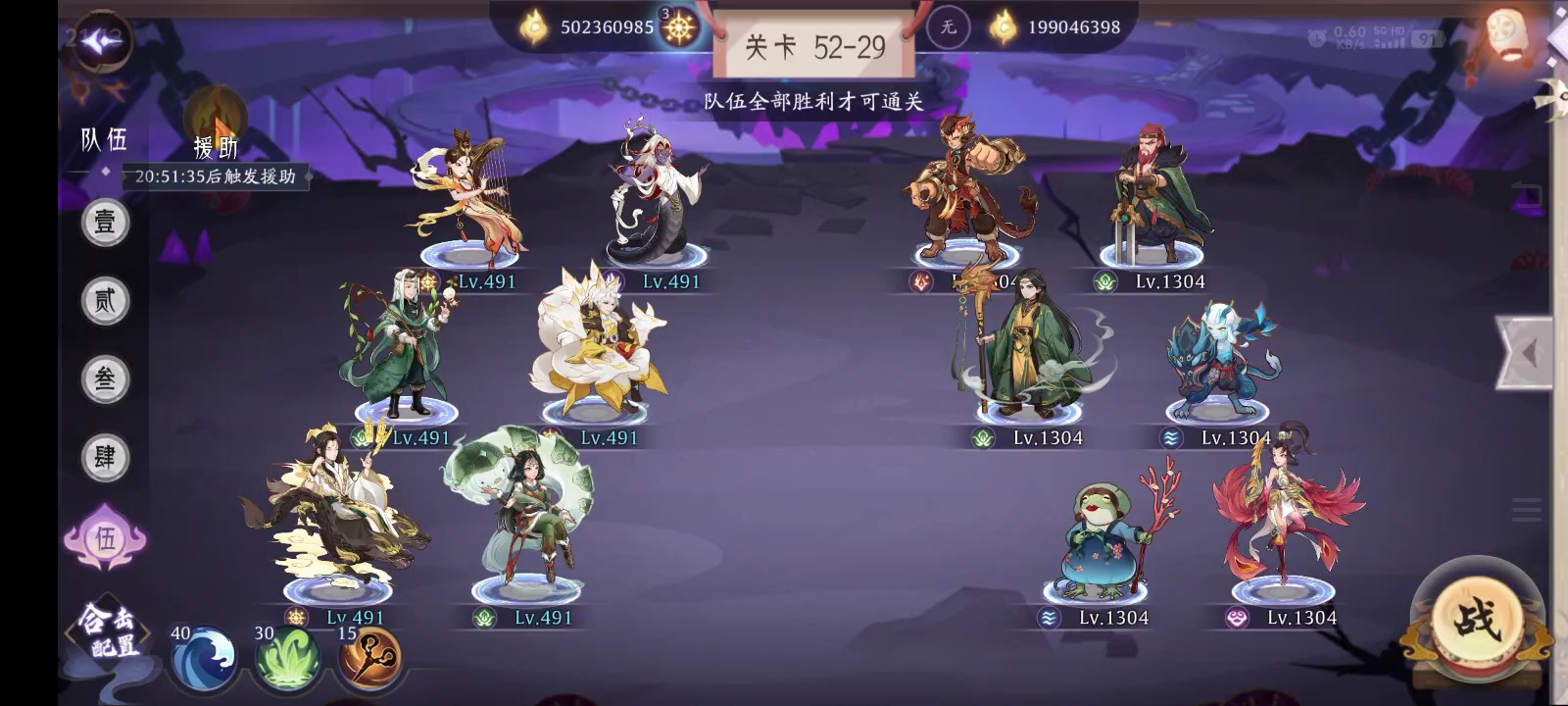1568x706 pixels.
Task: Expand the side panel arrow
Action: click(1527, 353)
